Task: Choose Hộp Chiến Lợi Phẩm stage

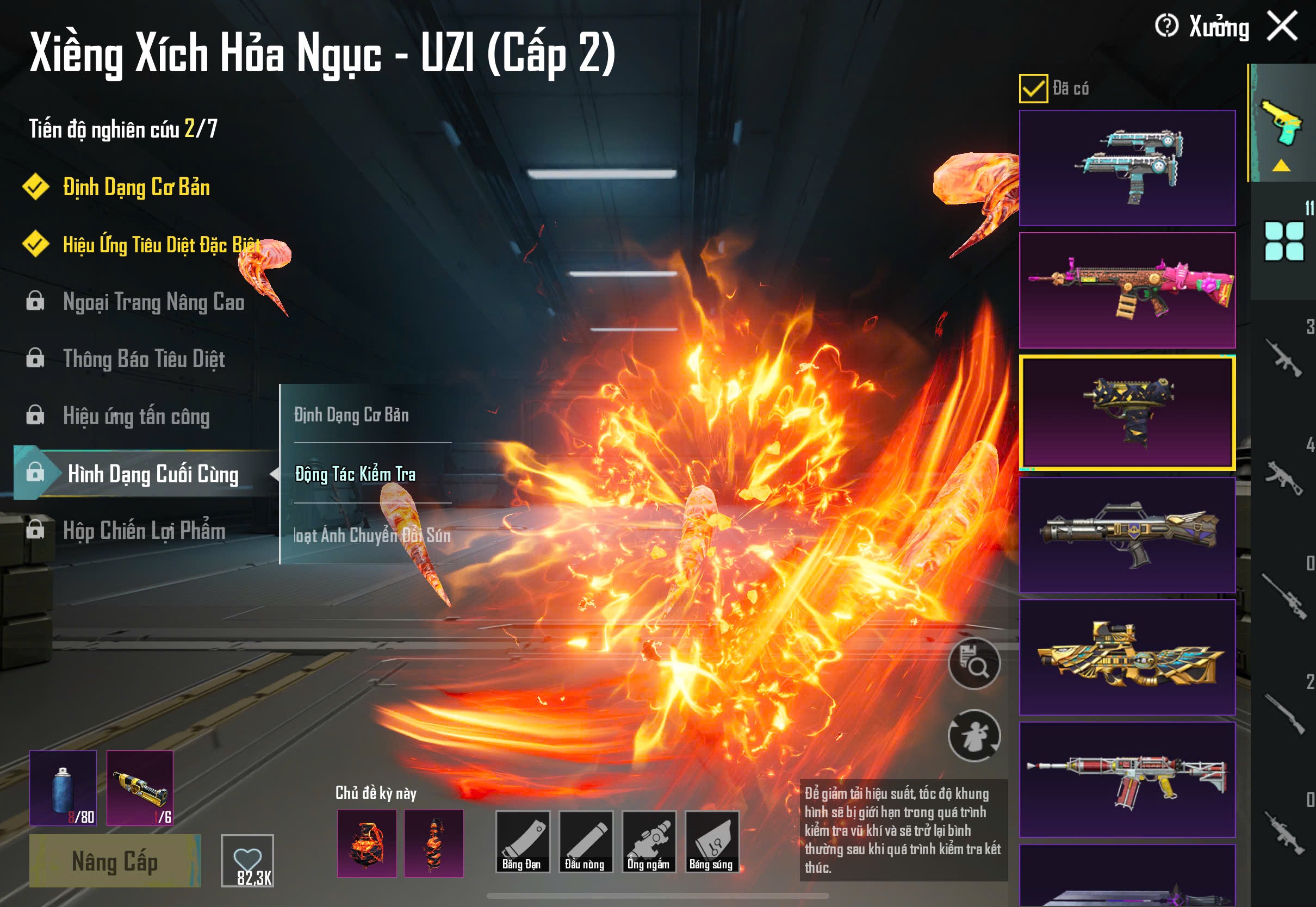Action: click(144, 530)
